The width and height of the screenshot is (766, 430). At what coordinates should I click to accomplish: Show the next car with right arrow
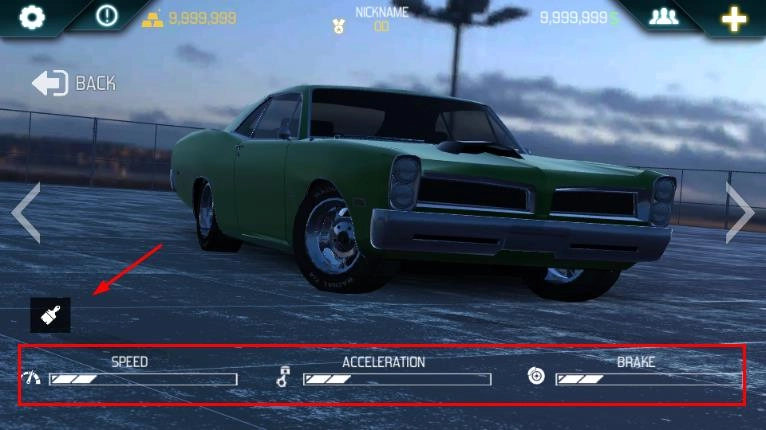click(739, 212)
